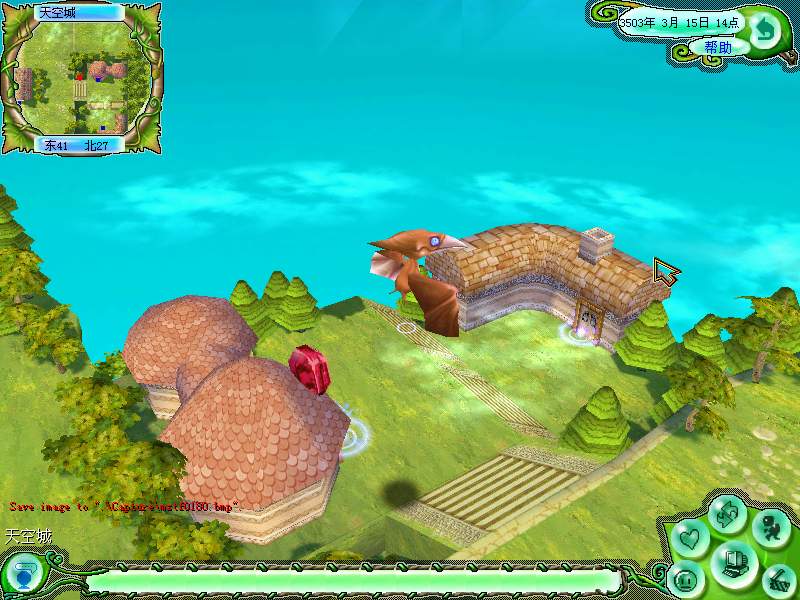Select the swap arrows bubble icon
This screenshot has width=800, height=600.
coord(727,515)
